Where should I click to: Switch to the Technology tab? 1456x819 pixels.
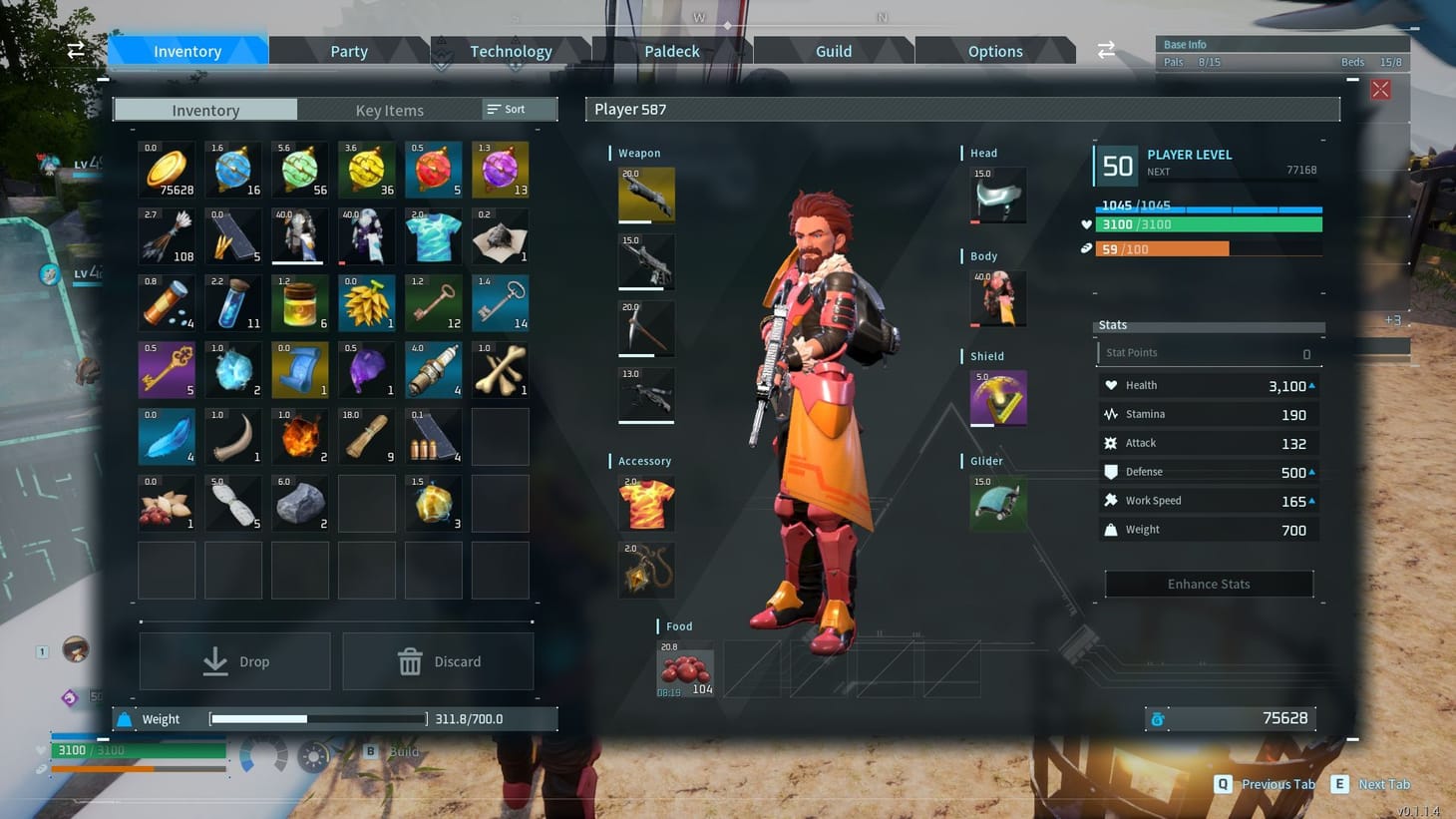tap(511, 51)
